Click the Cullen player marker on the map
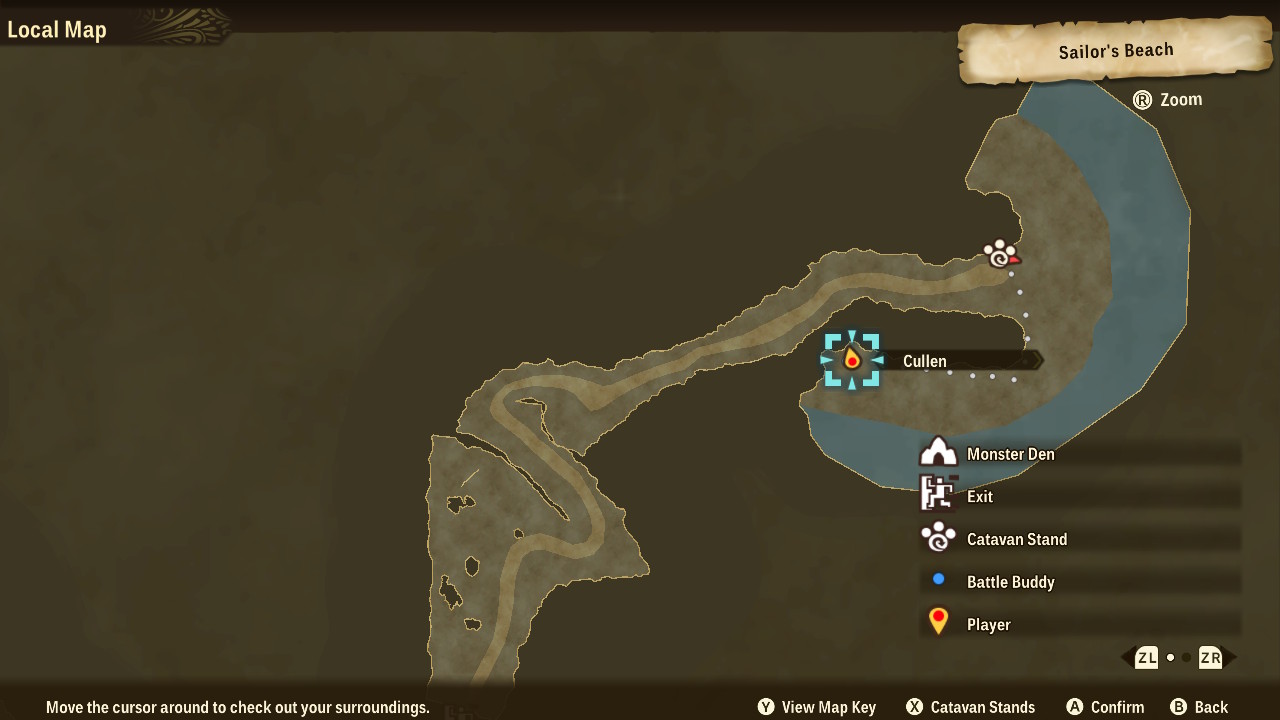 (x=852, y=360)
